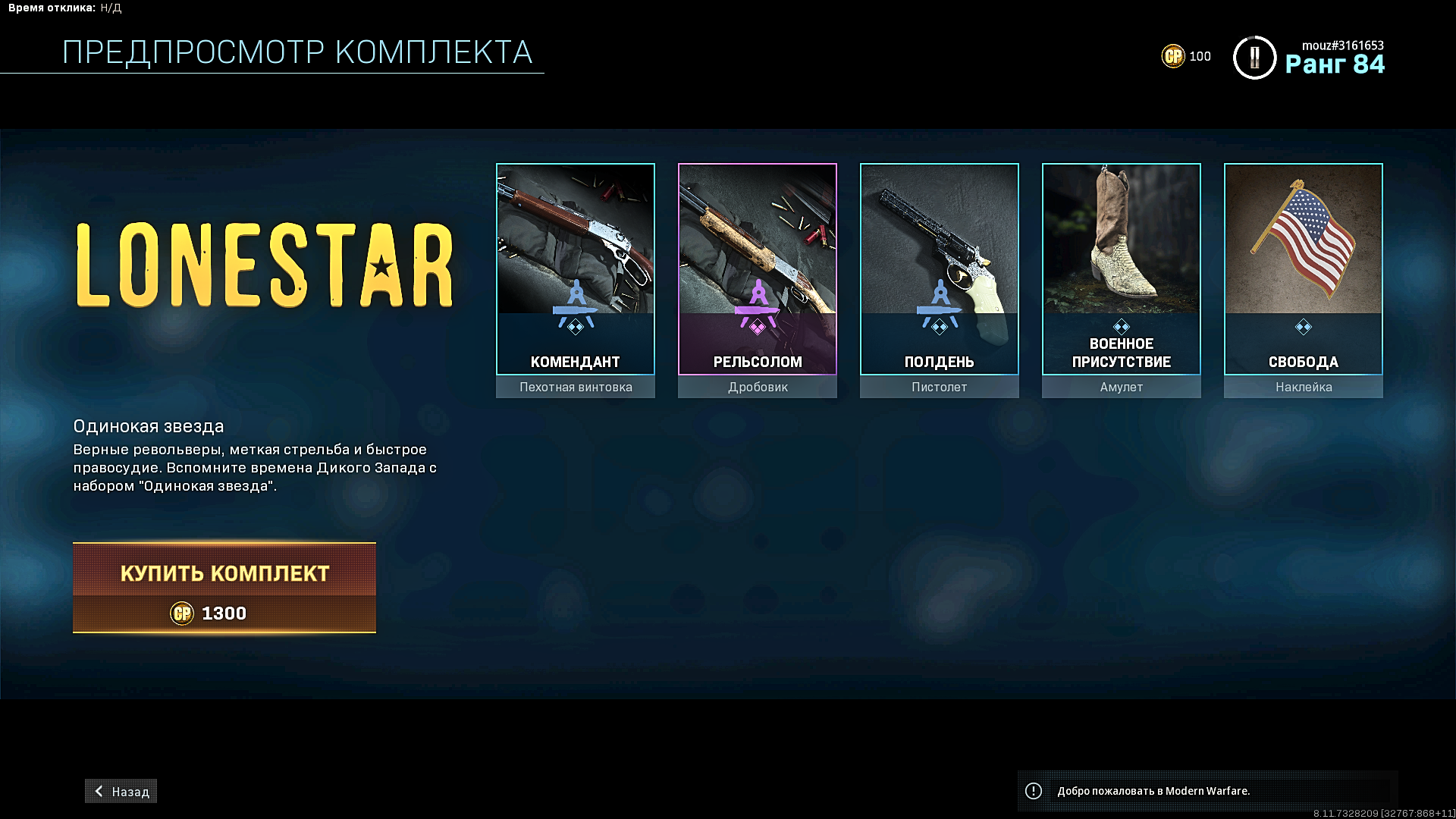Go back with the Назад button
The width and height of the screenshot is (1456, 819).
point(121,791)
